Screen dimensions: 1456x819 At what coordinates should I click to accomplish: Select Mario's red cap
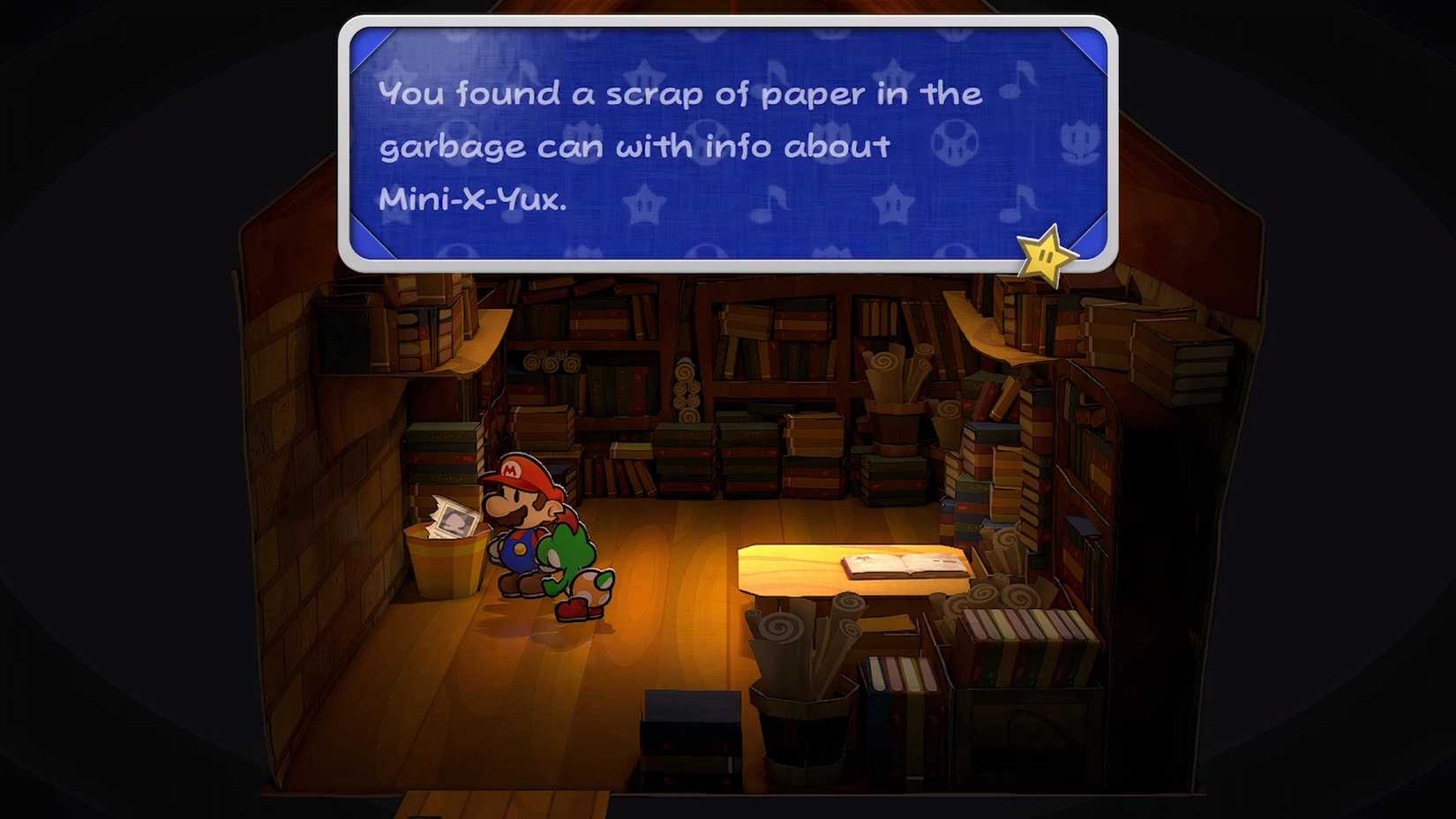click(519, 474)
